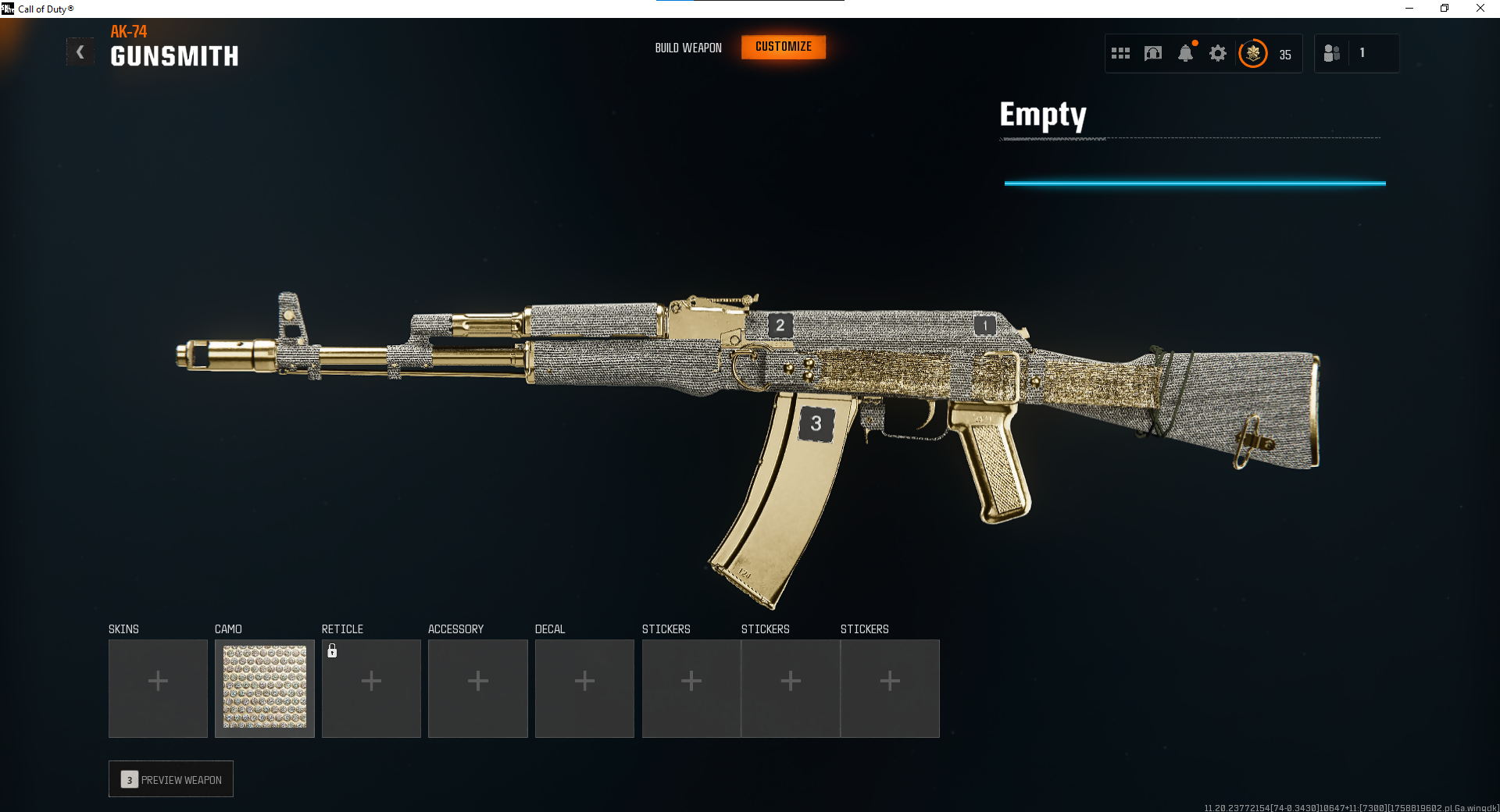Open the social party icon
This screenshot has height=812, width=1500.
1332,53
